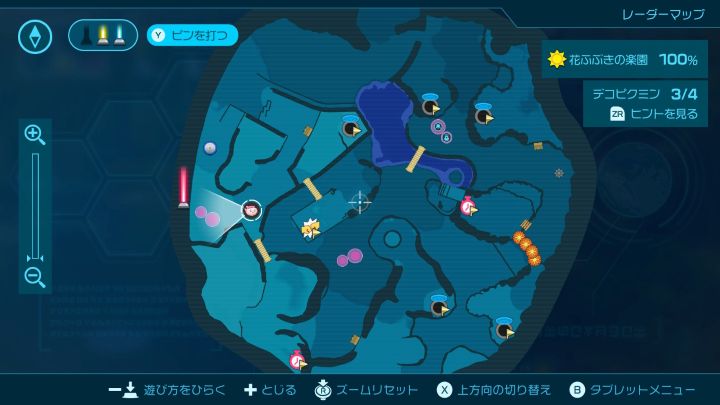Select the red beacon map marker
This screenshot has width=720, height=405.
(183, 186)
